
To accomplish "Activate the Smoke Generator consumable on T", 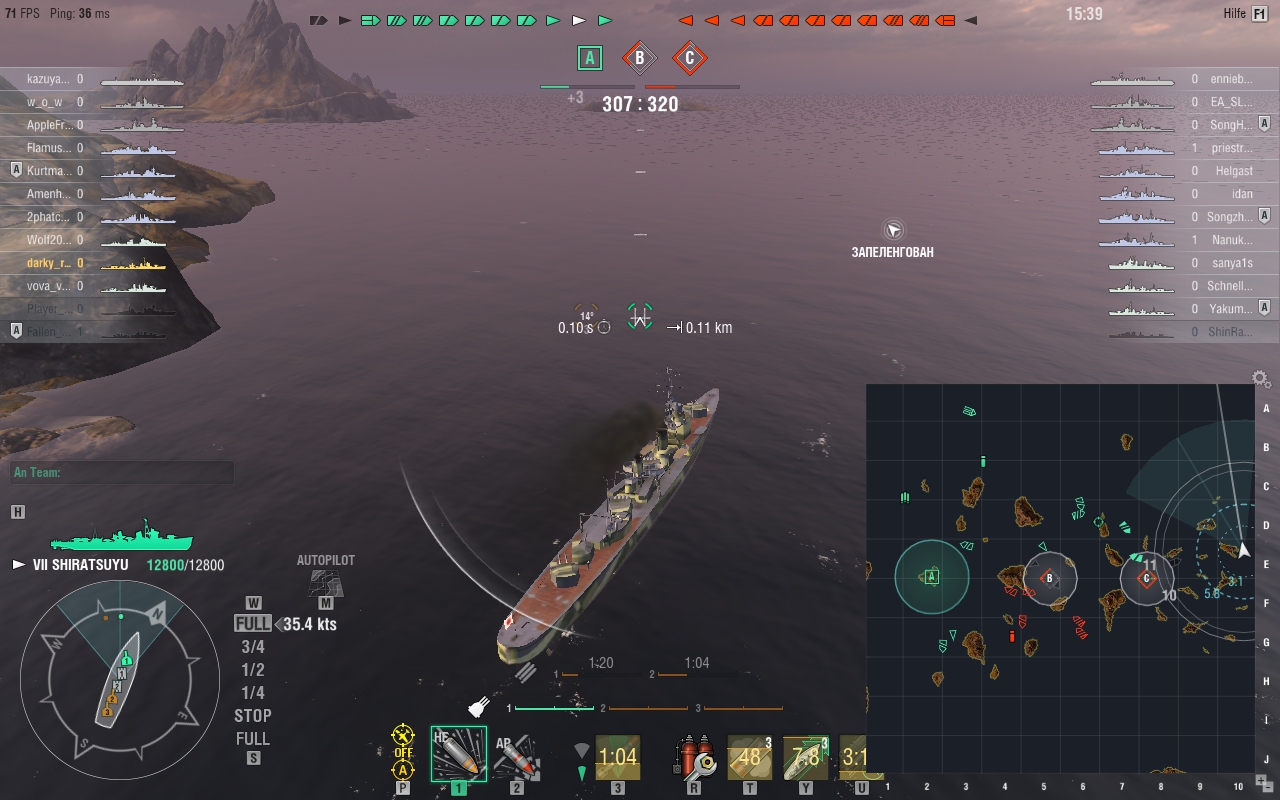I will click(748, 758).
